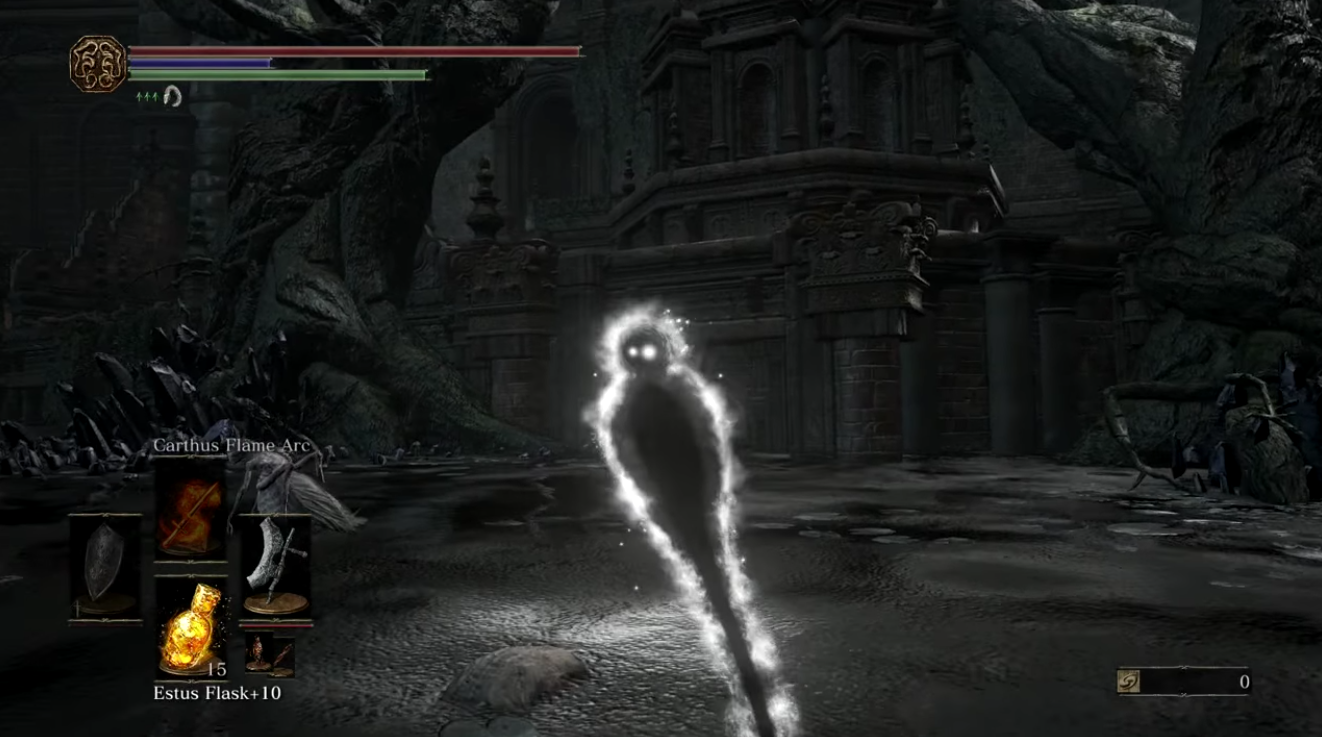This screenshot has width=1322, height=737.
Task: Click the white ring buff icon below the bars
Action: (170, 96)
